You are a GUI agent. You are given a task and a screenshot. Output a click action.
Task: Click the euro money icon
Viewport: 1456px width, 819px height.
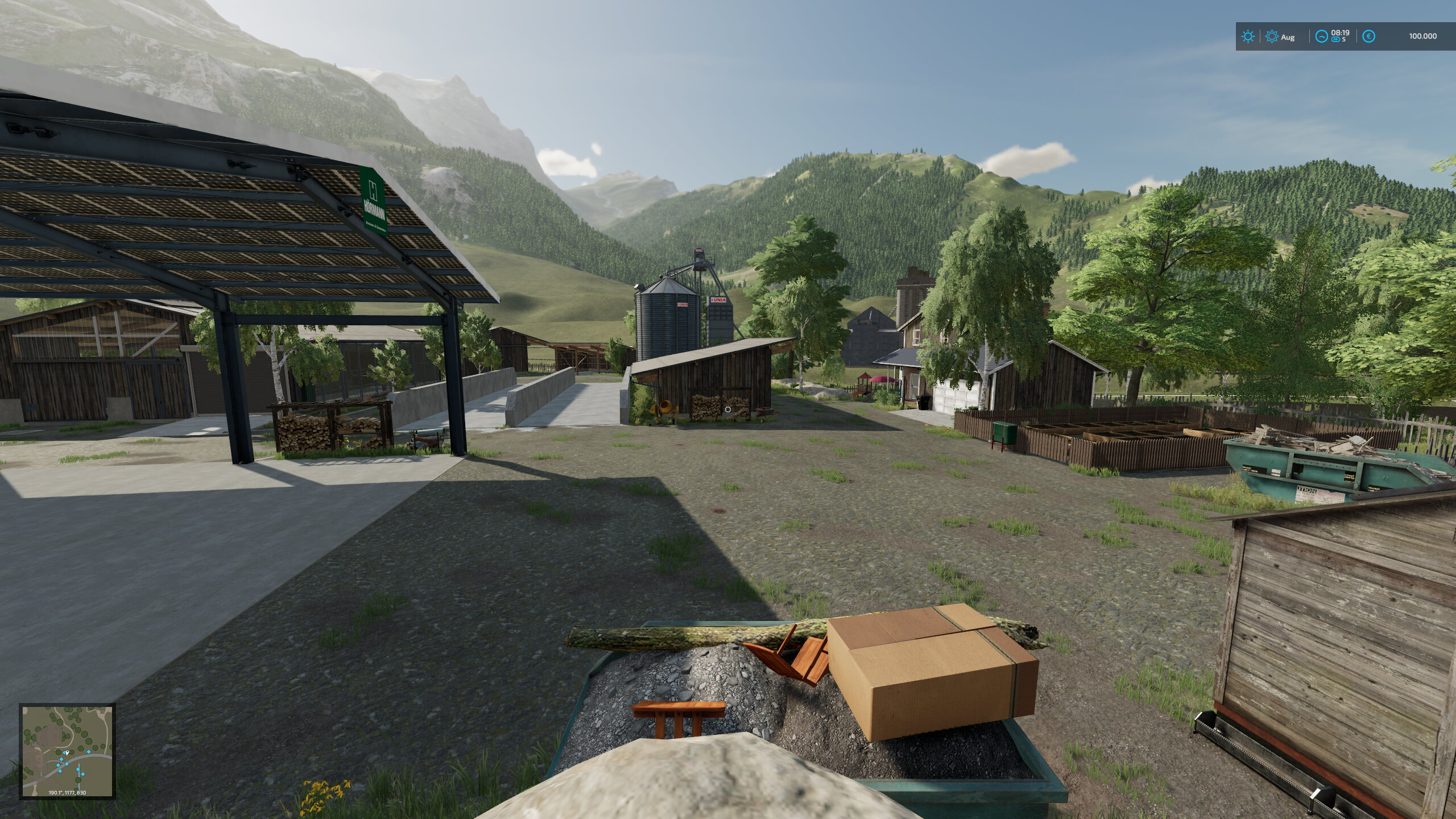(x=1369, y=36)
